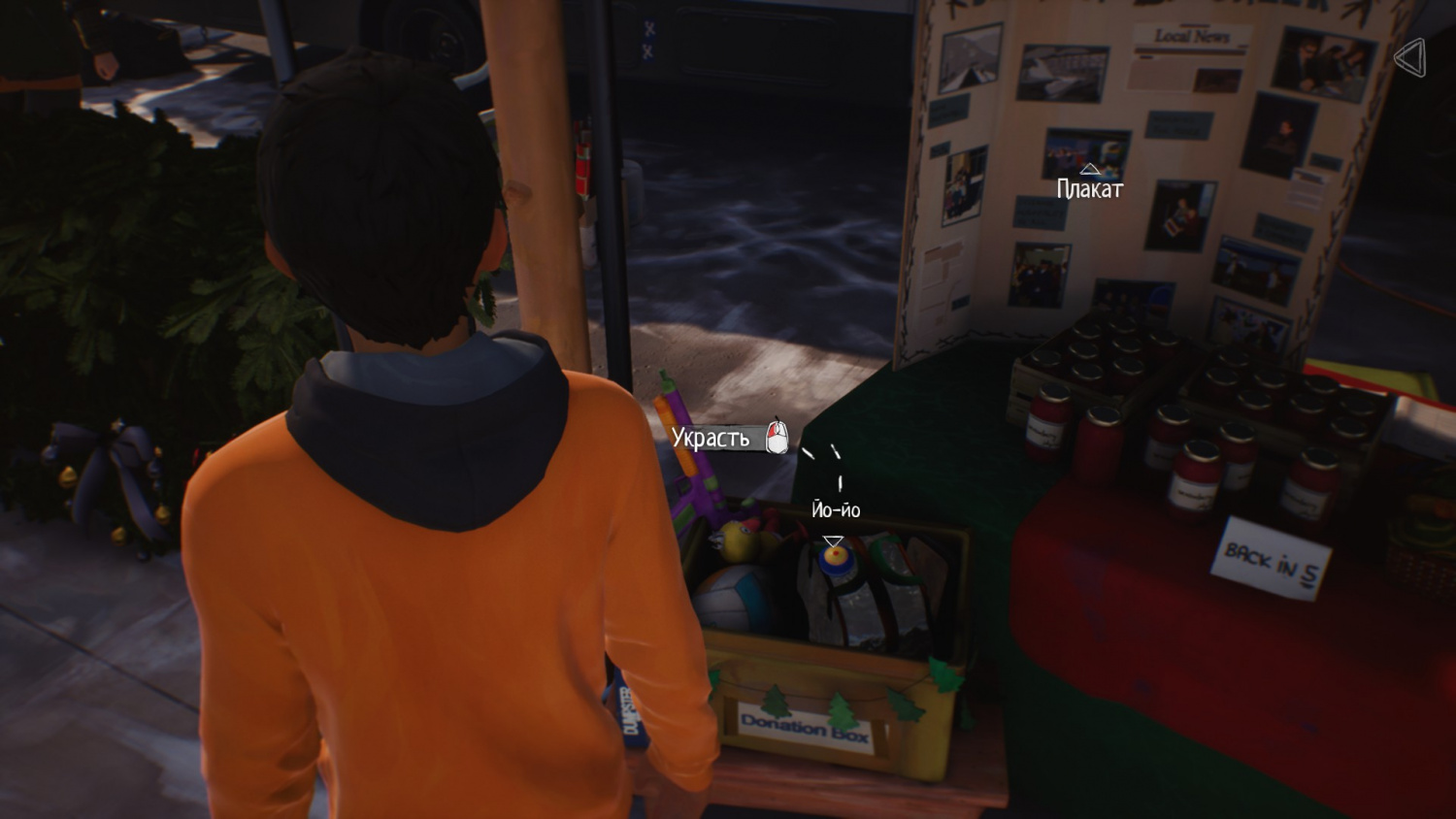This screenshot has width=1456, height=819.
Task: Select the Йо-йо interaction marker
Action: click(x=833, y=541)
